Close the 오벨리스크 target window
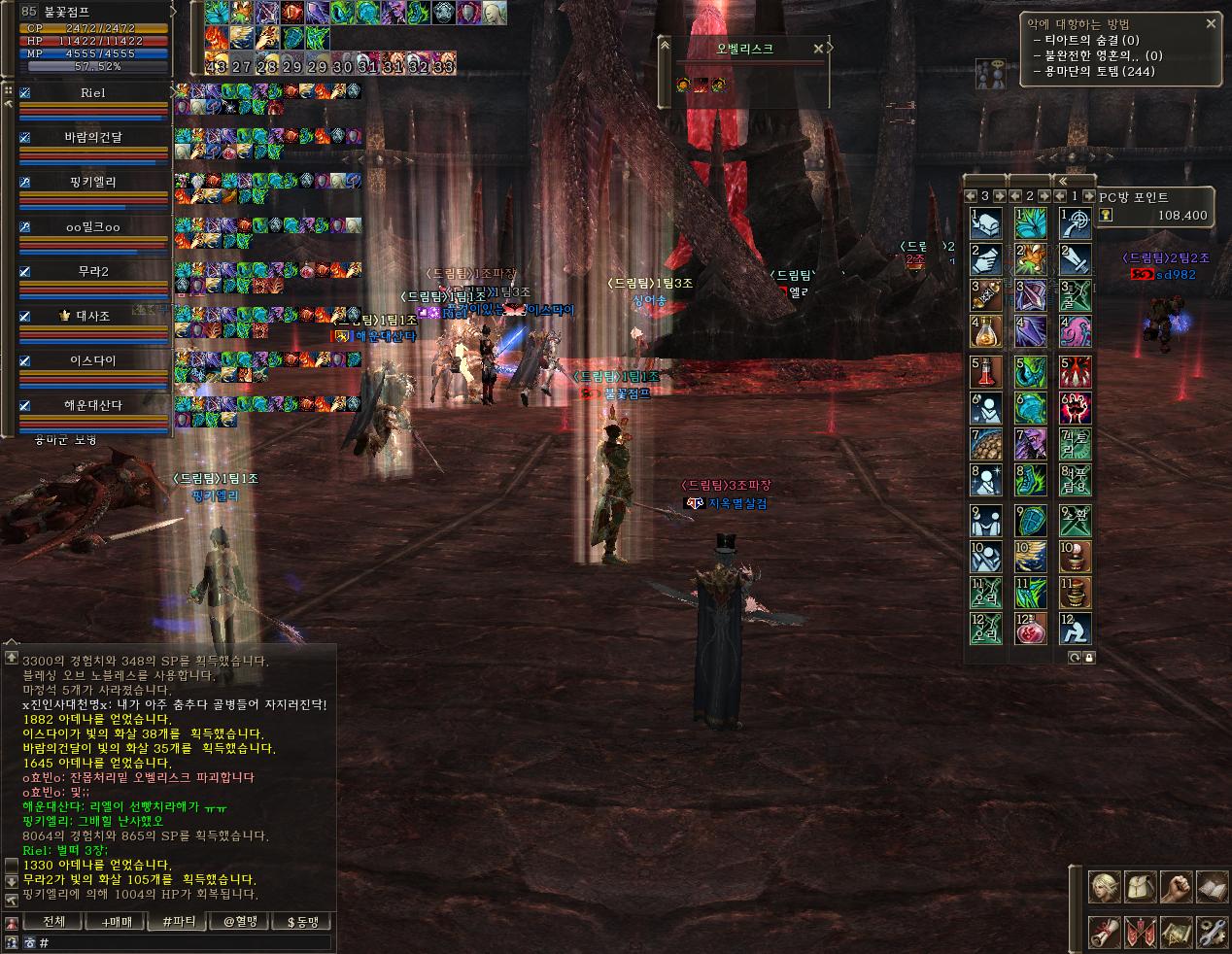The height and width of the screenshot is (954, 1232). (x=818, y=48)
